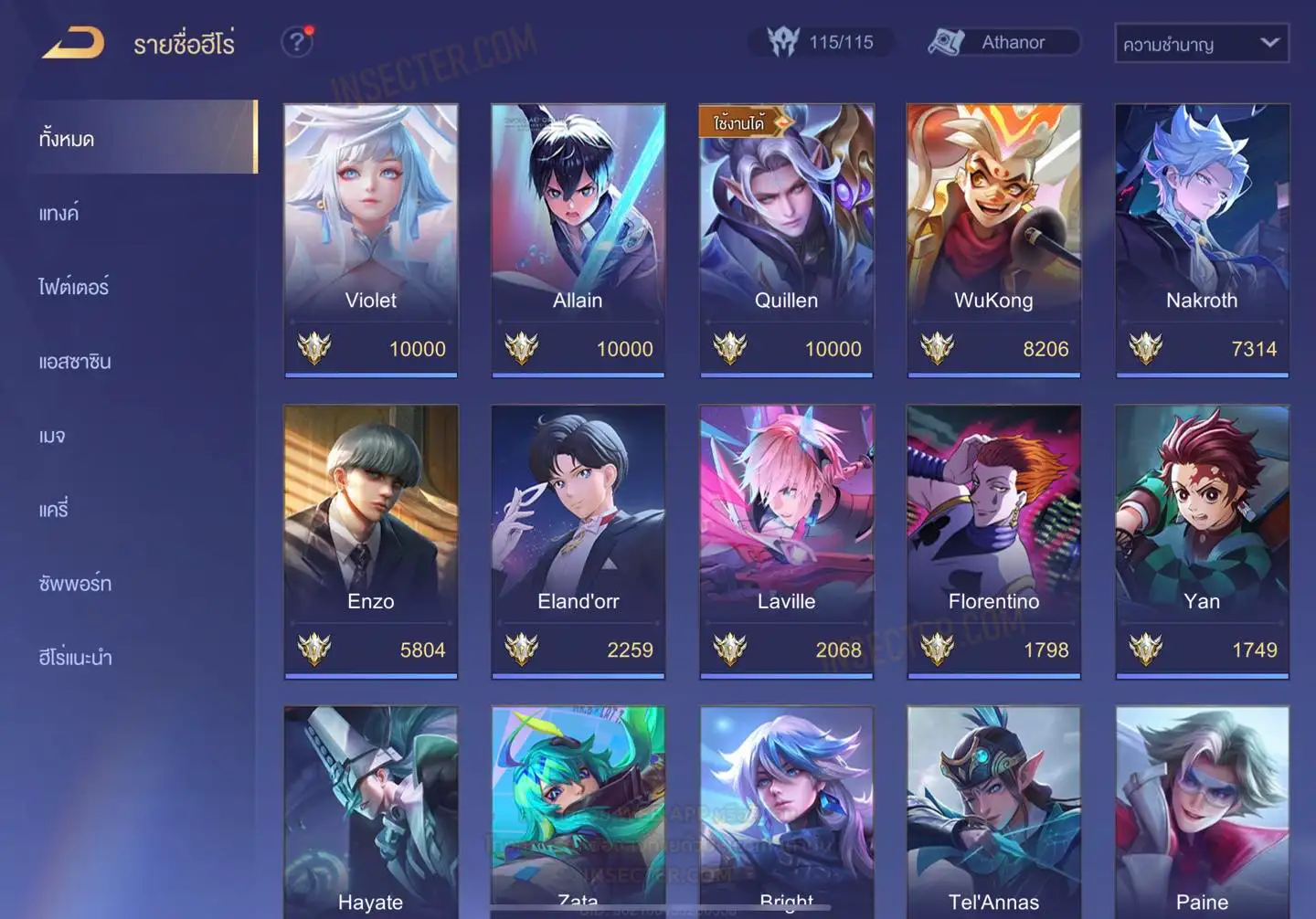The height and width of the screenshot is (919, 1316).
Task: Choose the แครี่ category tab
Action: 53,510
